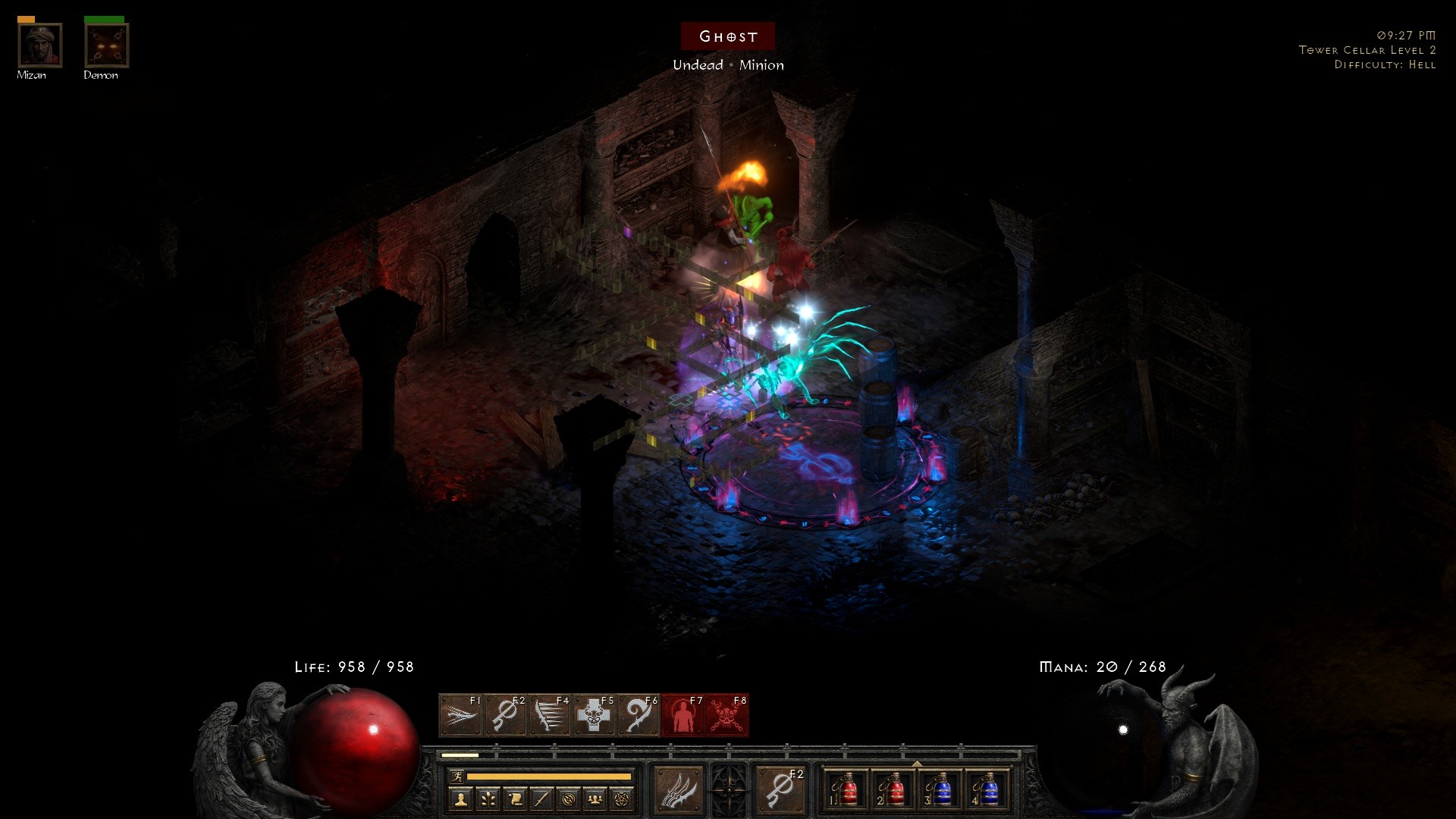The height and width of the screenshot is (819, 1456).
Task: Use the blue mana potion in slot 4
Action: 987,790
